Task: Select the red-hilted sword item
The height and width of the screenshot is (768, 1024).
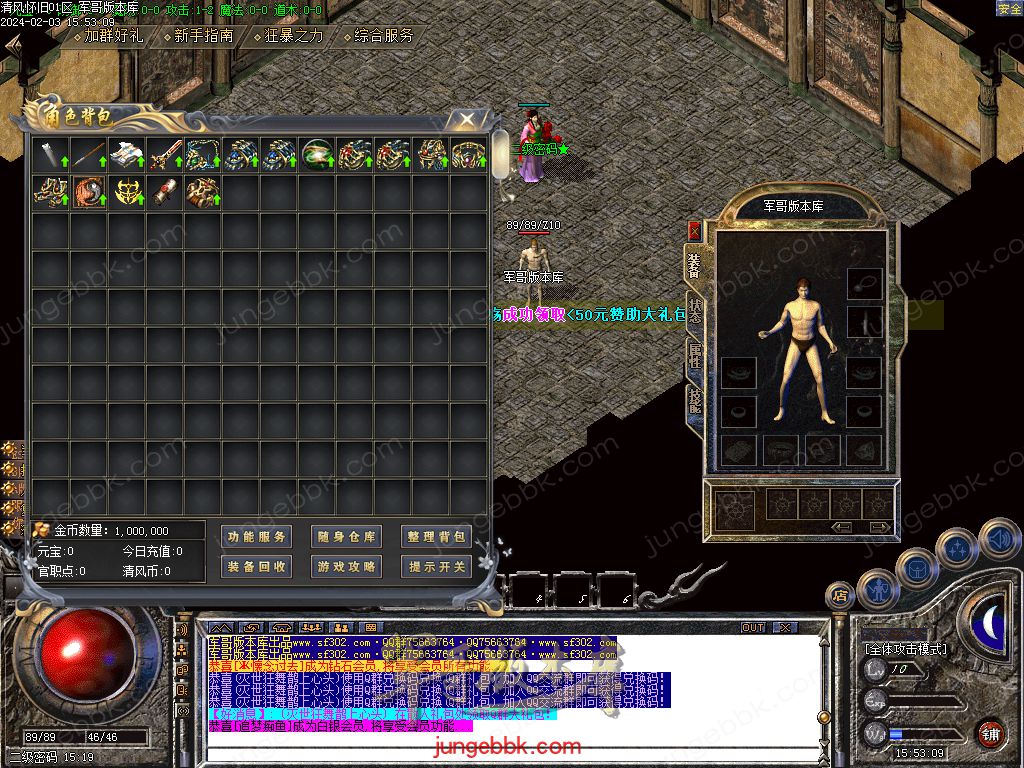Action: (164, 155)
